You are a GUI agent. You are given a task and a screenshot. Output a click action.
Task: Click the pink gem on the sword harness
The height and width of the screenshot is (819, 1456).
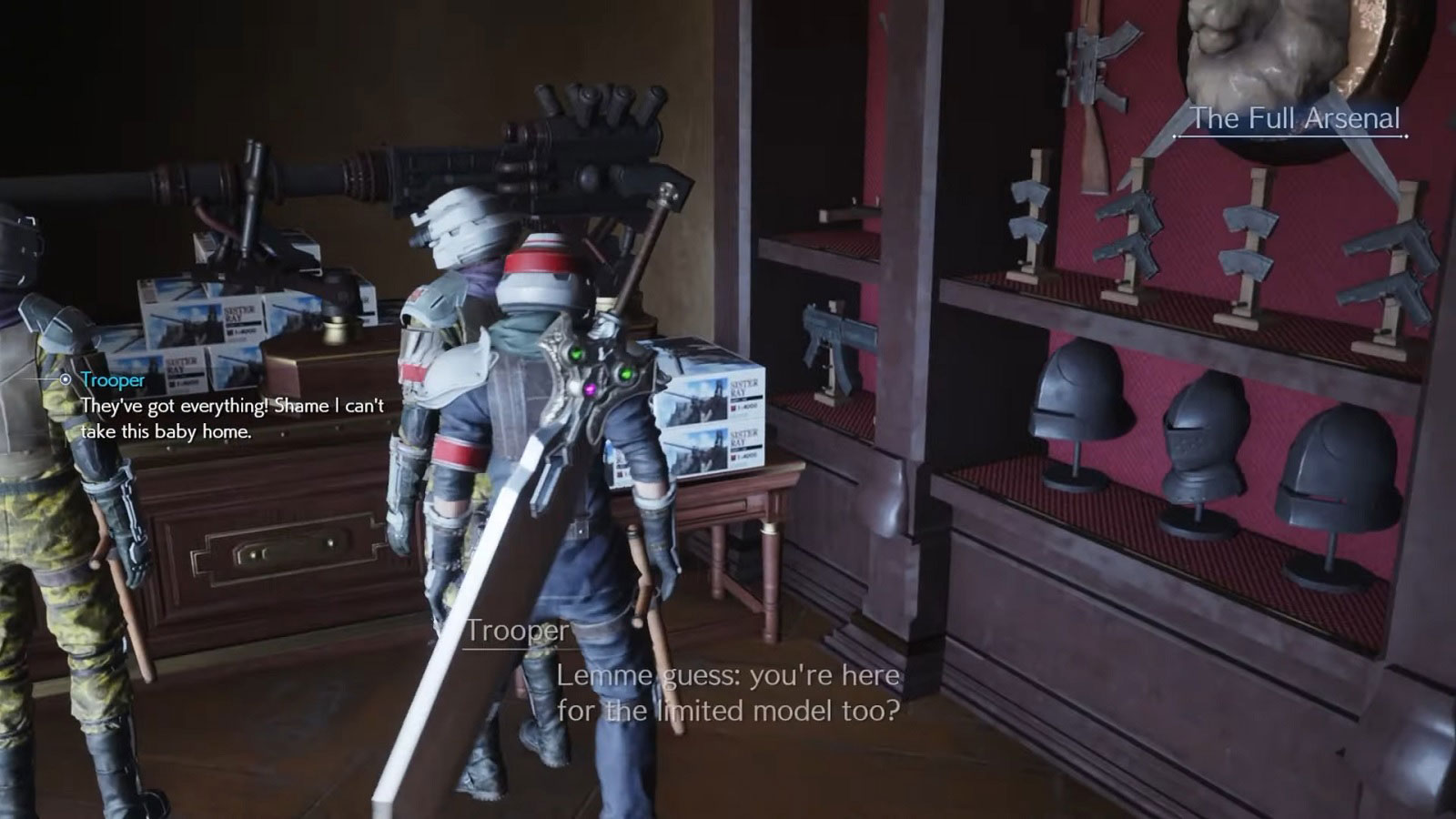click(590, 389)
